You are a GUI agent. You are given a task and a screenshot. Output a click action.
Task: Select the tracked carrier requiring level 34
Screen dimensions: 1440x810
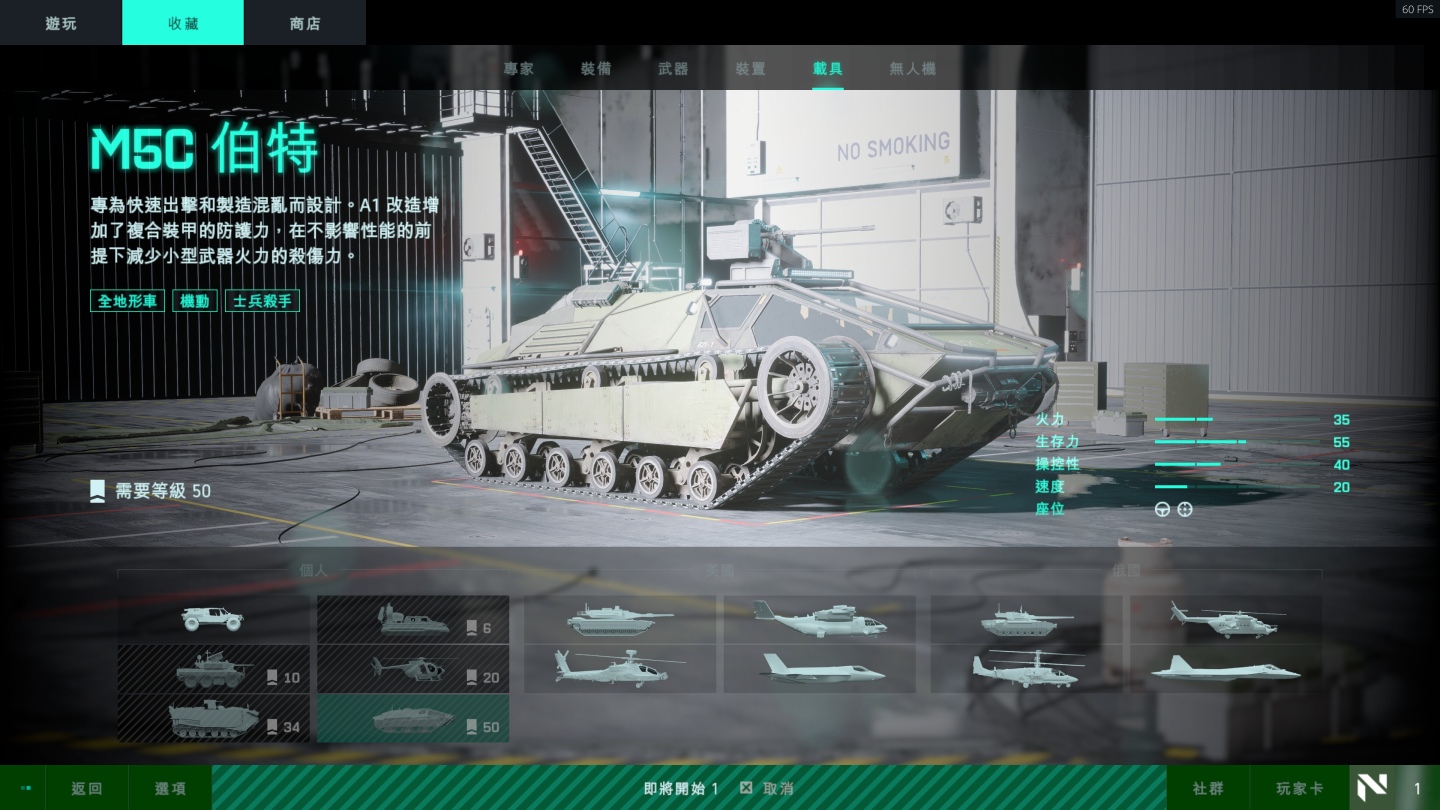[213, 719]
